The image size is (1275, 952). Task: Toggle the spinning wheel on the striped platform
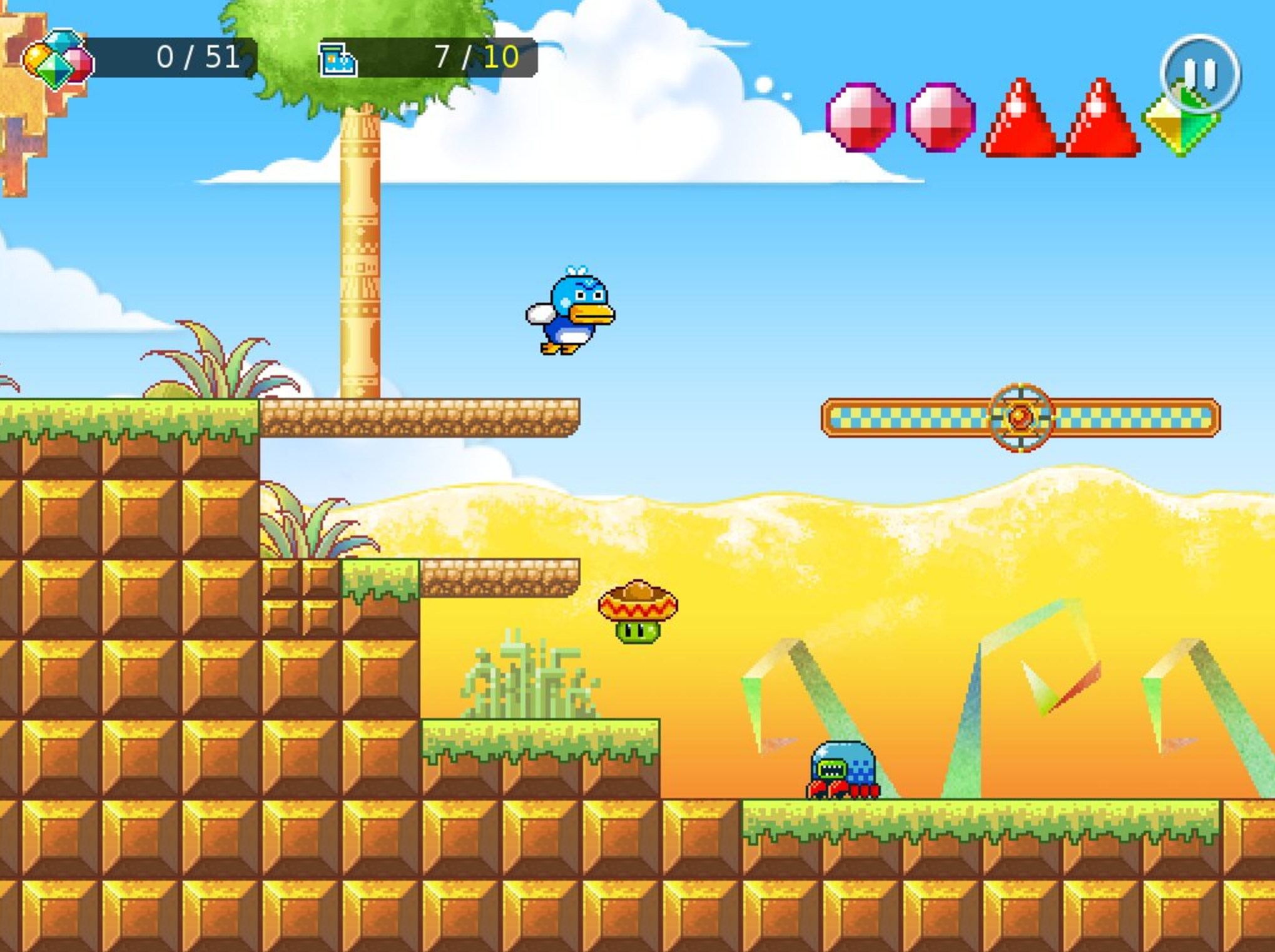coord(1020,417)
